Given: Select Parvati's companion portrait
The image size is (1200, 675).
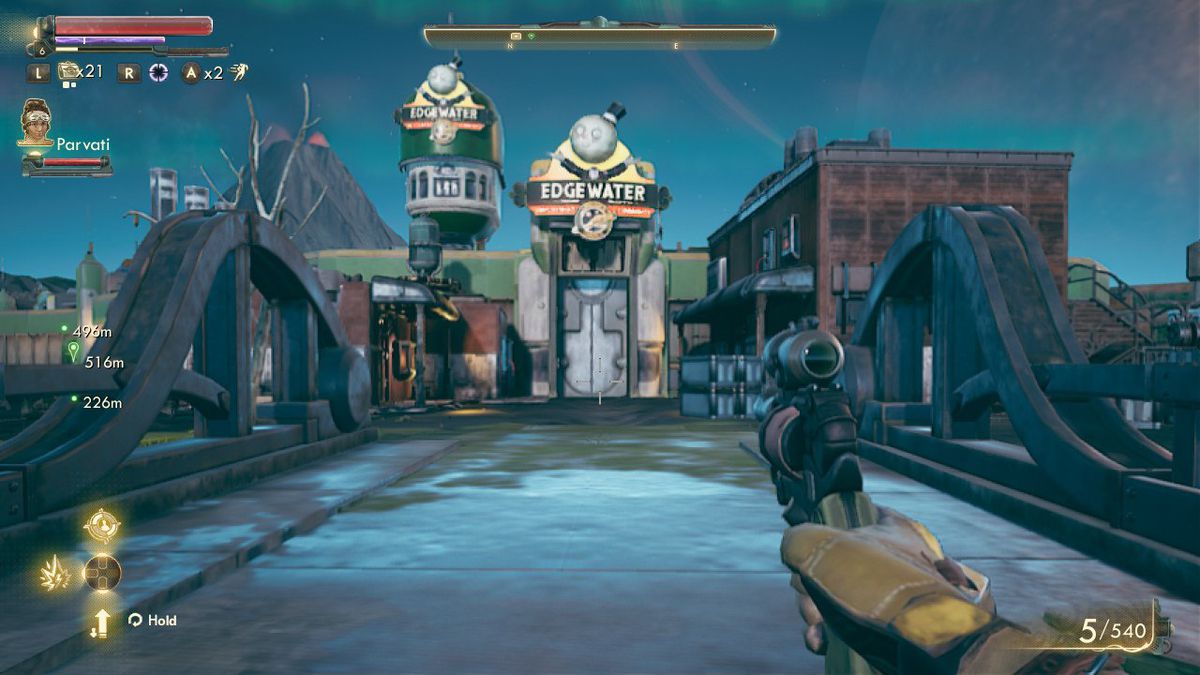Looking at the screenshot, I should [35, 122].
